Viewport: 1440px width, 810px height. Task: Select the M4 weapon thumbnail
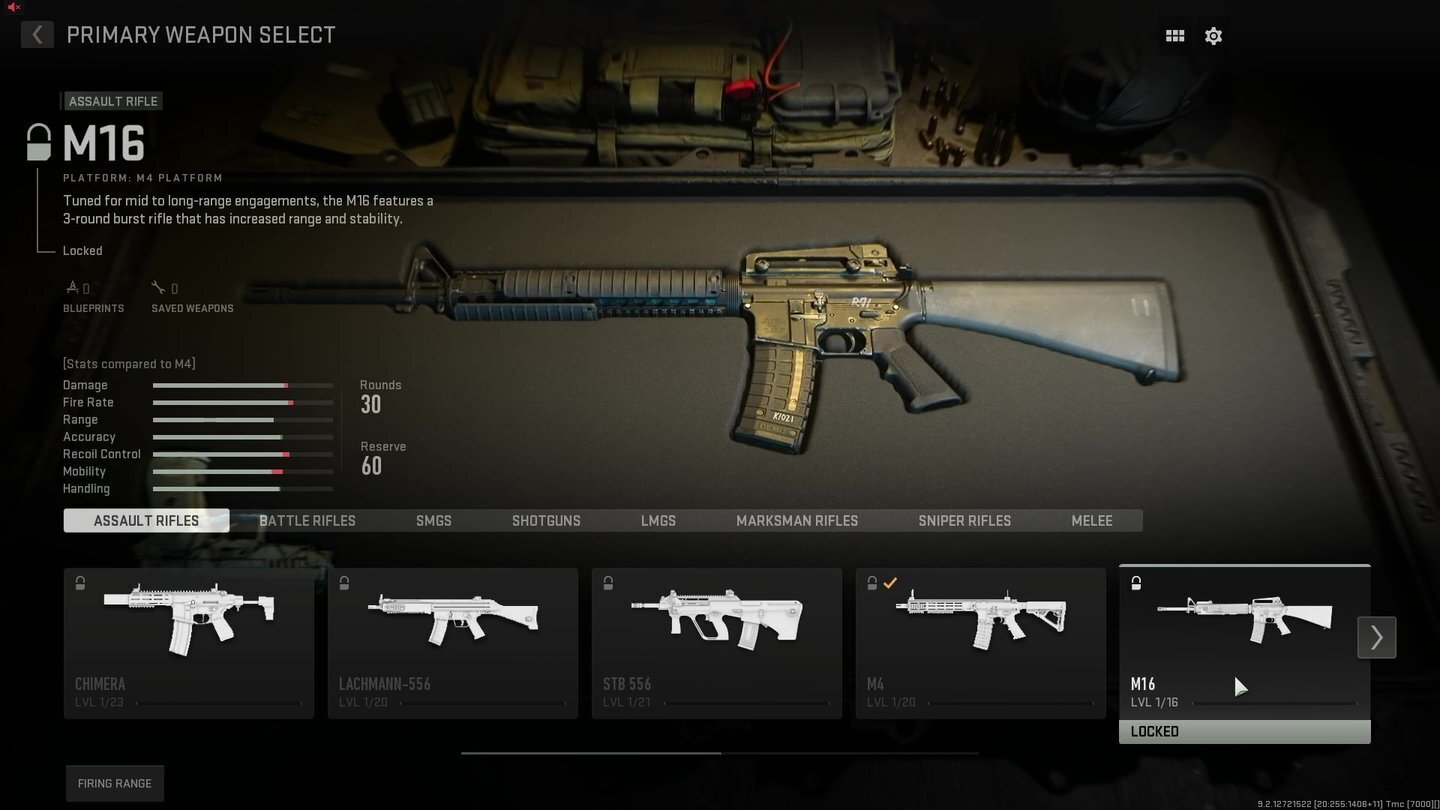[x=980, y=620]
